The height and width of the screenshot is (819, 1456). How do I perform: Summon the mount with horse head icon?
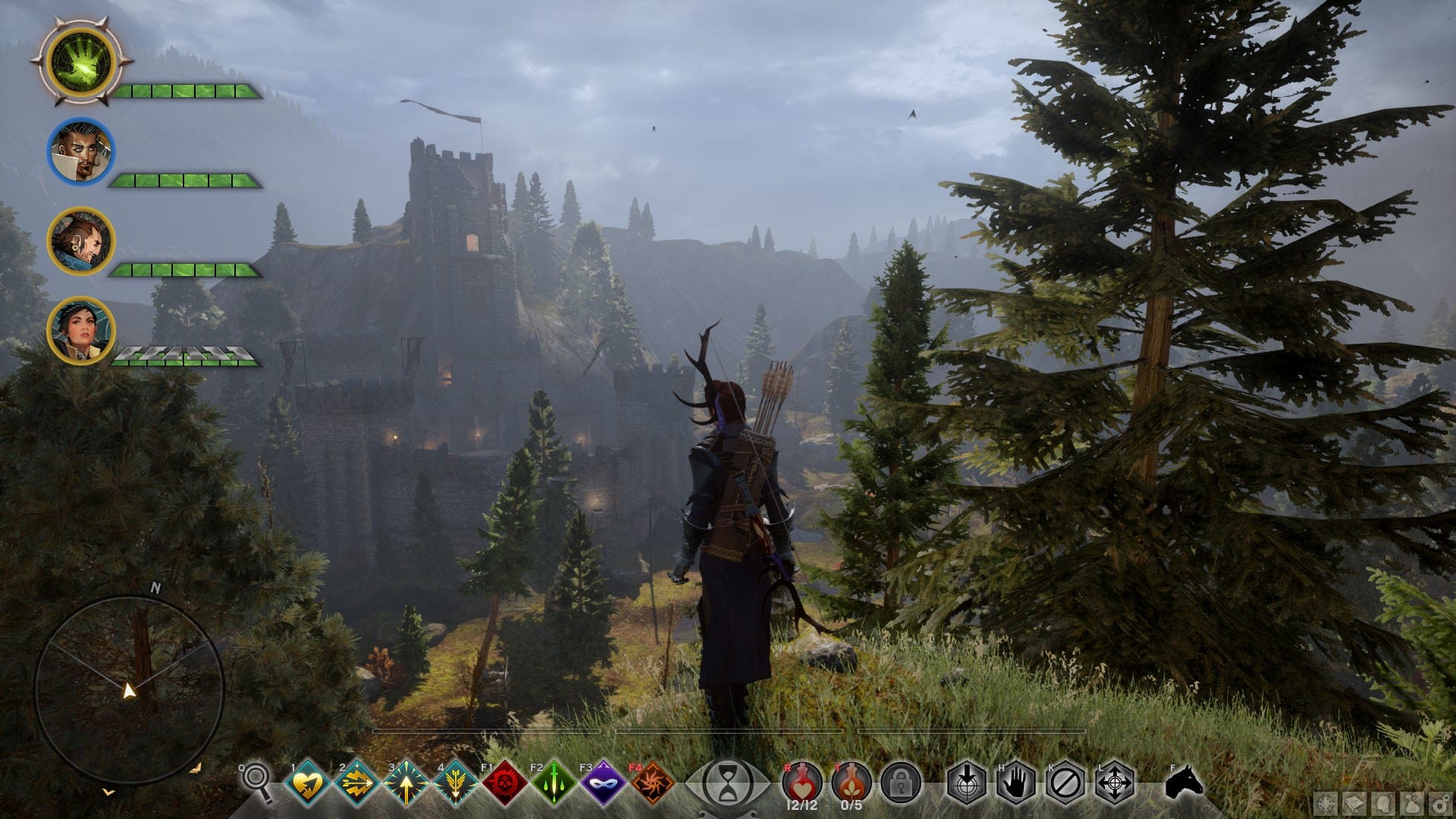(1184, 781)
